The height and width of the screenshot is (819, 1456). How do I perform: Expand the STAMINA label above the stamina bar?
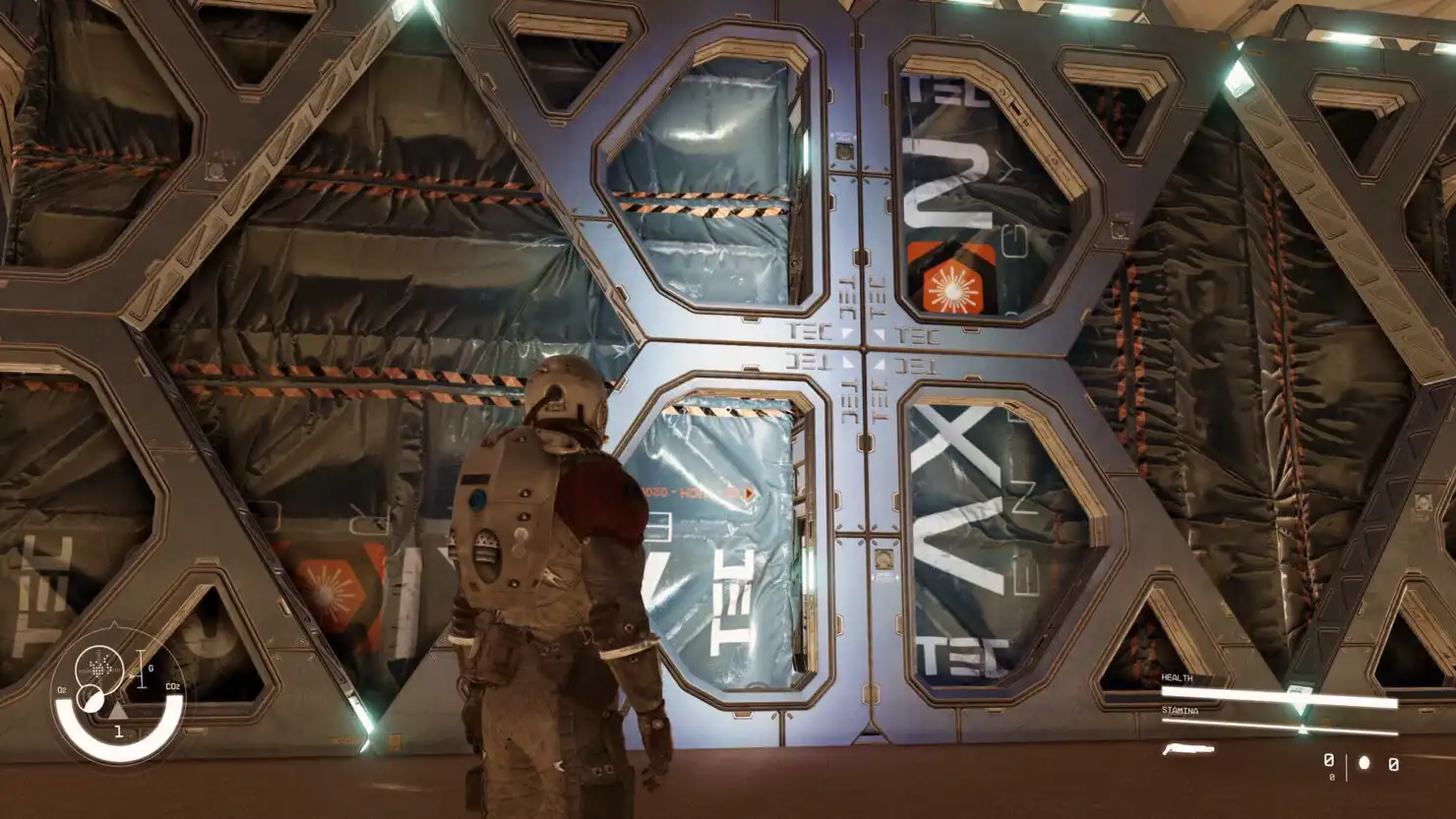coord(1181,710)
